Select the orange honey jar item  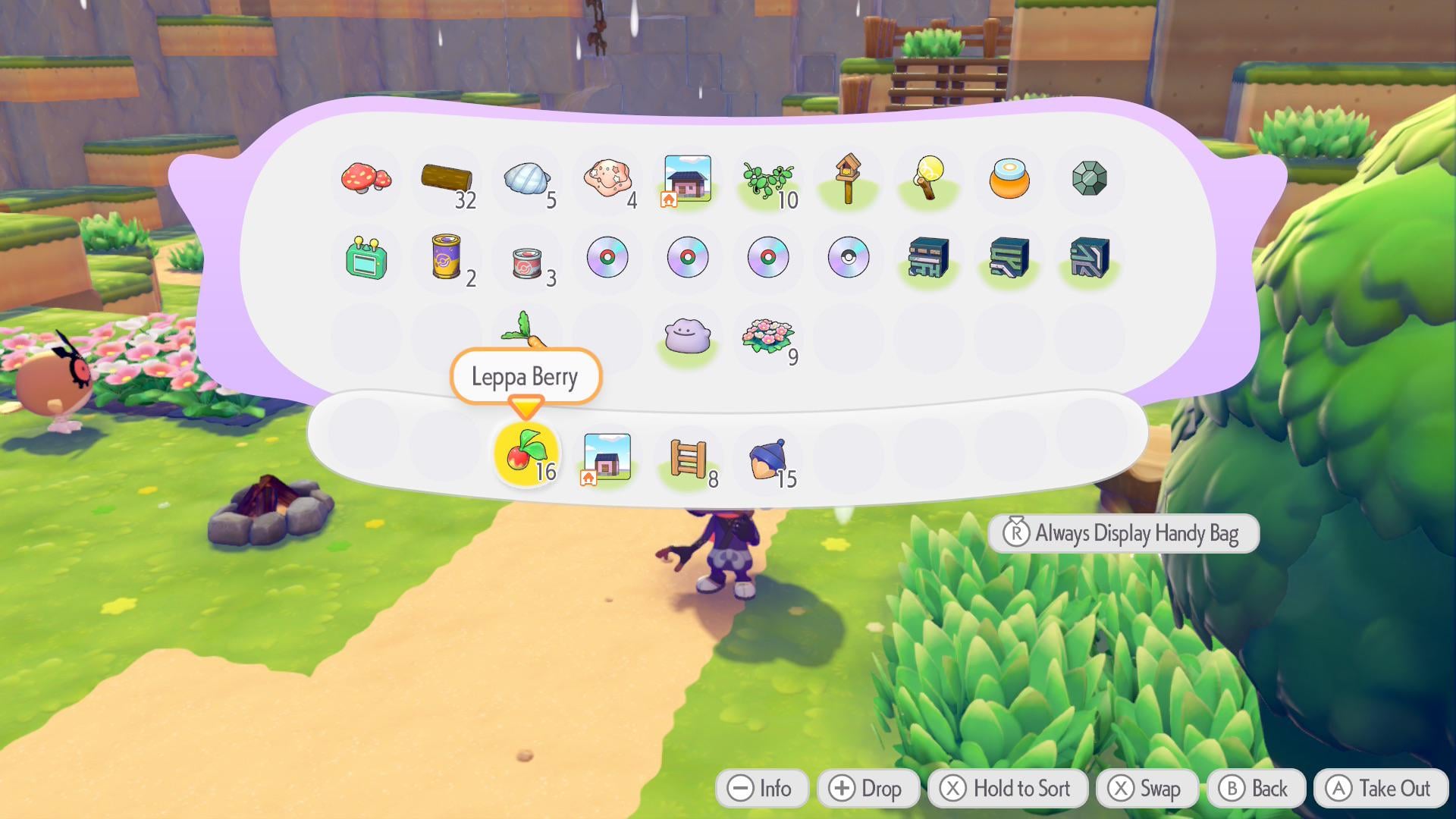click(x=1009, y=179)
